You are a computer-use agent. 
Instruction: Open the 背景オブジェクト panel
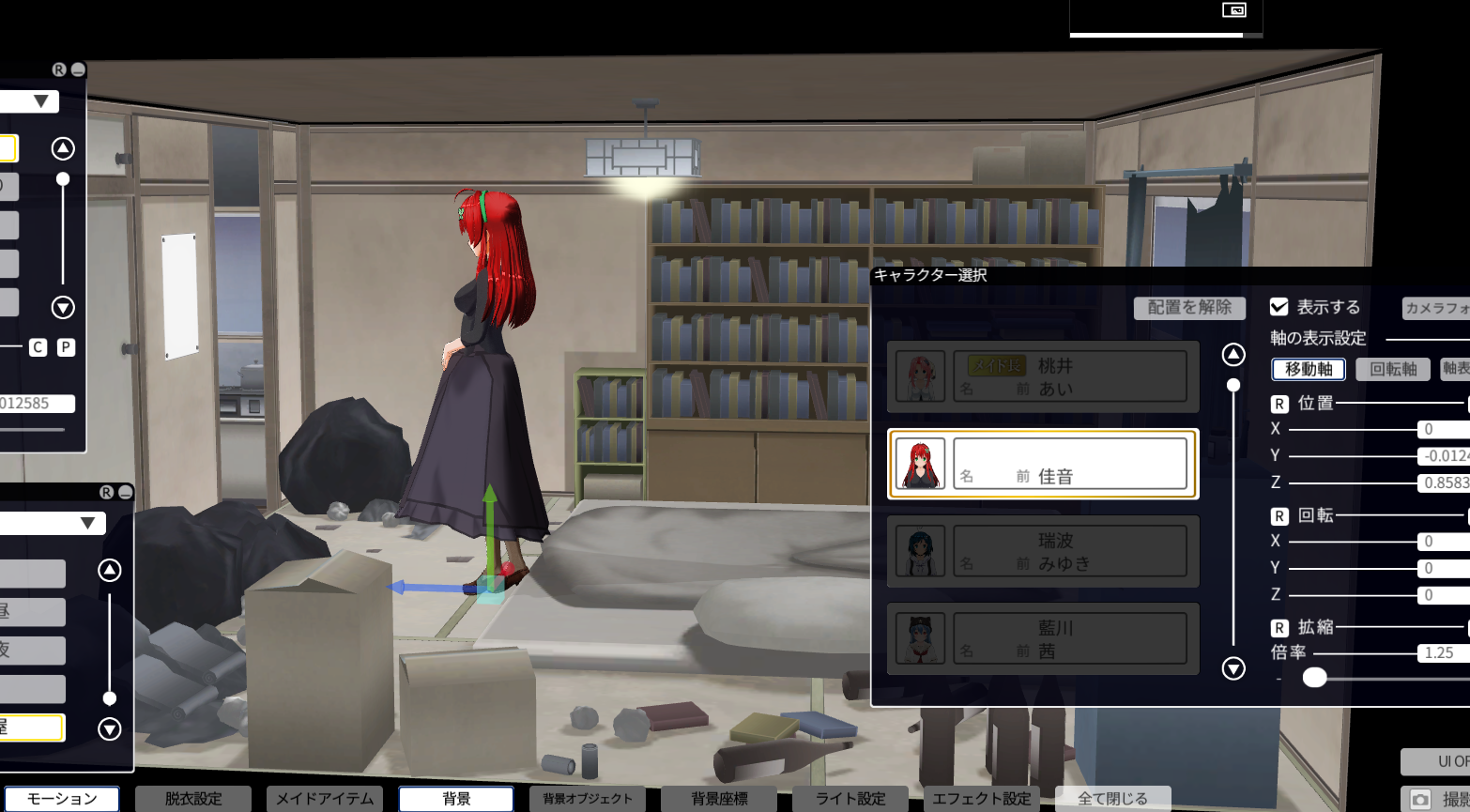[588, 799]
